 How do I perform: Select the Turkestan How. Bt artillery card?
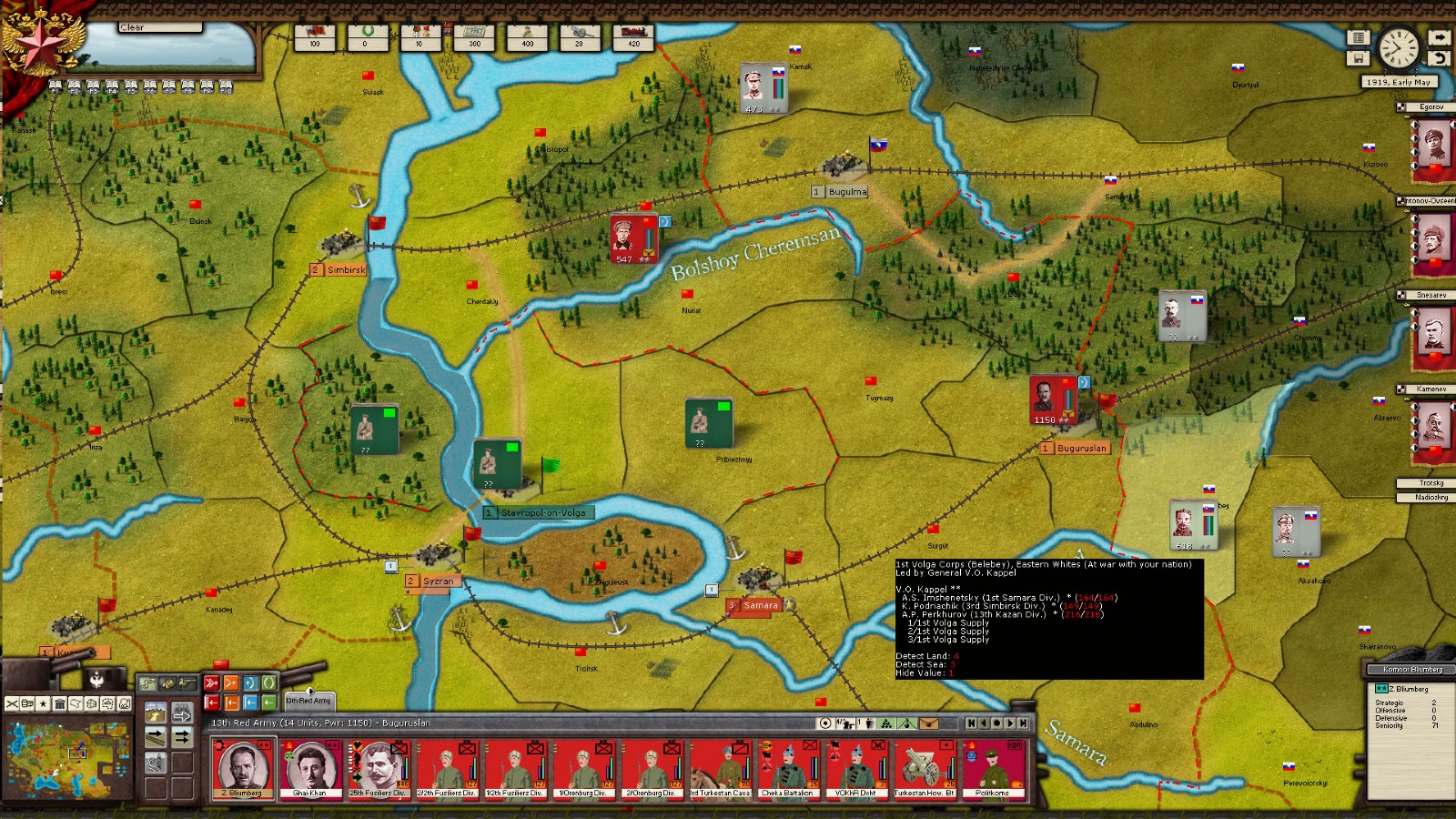[x=924, y=769]
